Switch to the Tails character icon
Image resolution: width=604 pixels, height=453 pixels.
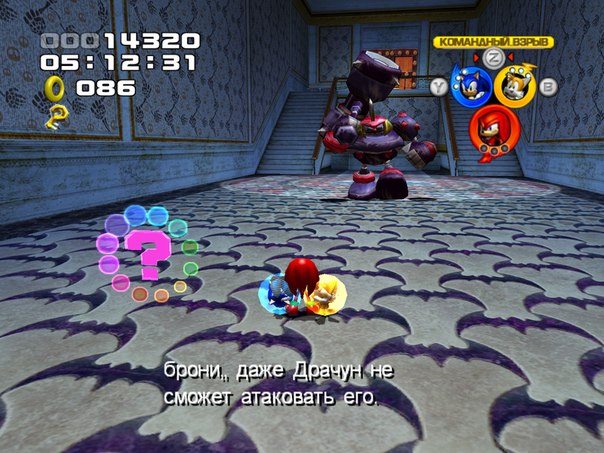click(x=515, y=86)
